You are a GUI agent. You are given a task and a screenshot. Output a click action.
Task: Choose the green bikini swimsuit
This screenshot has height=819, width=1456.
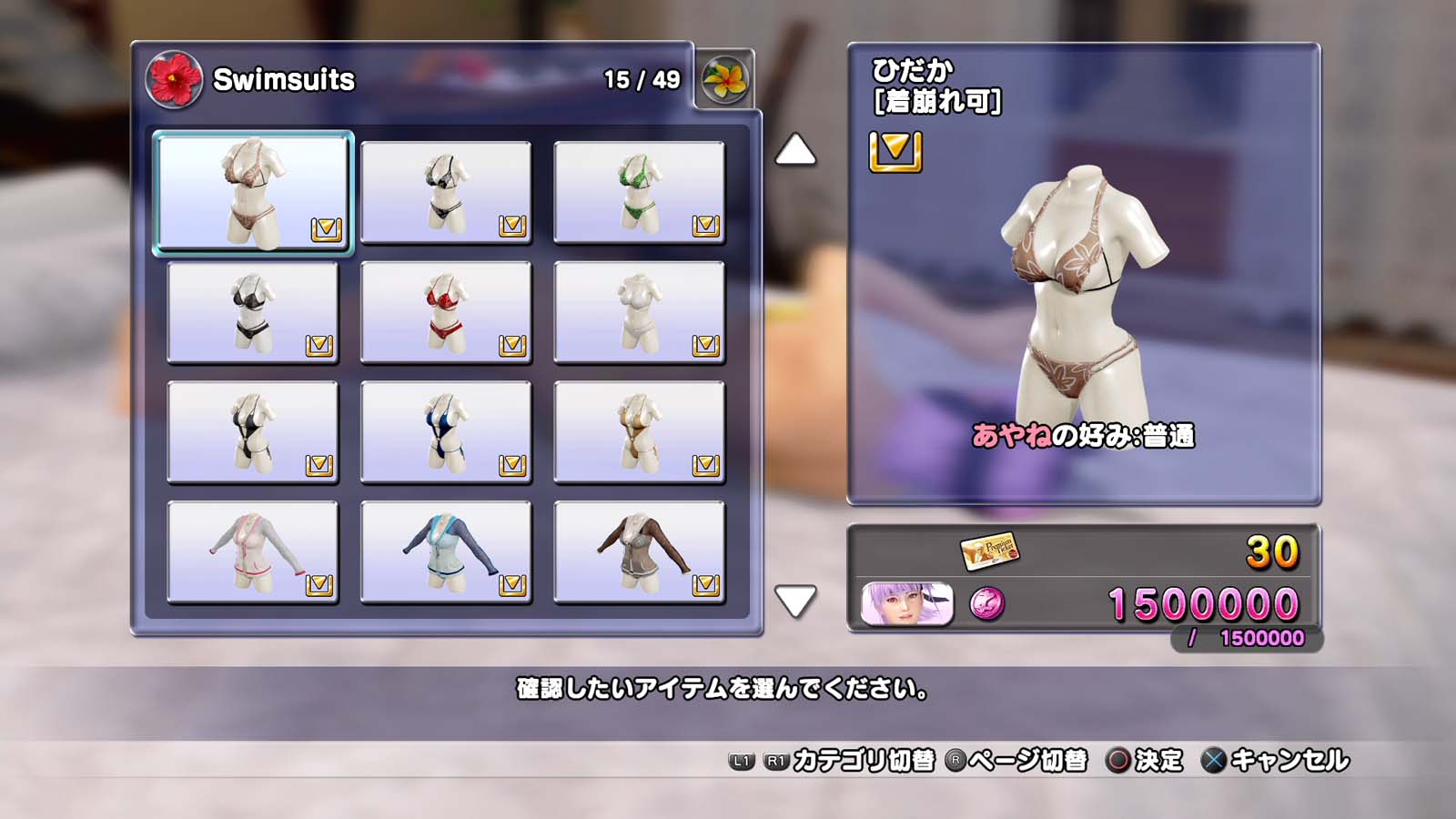639,192
